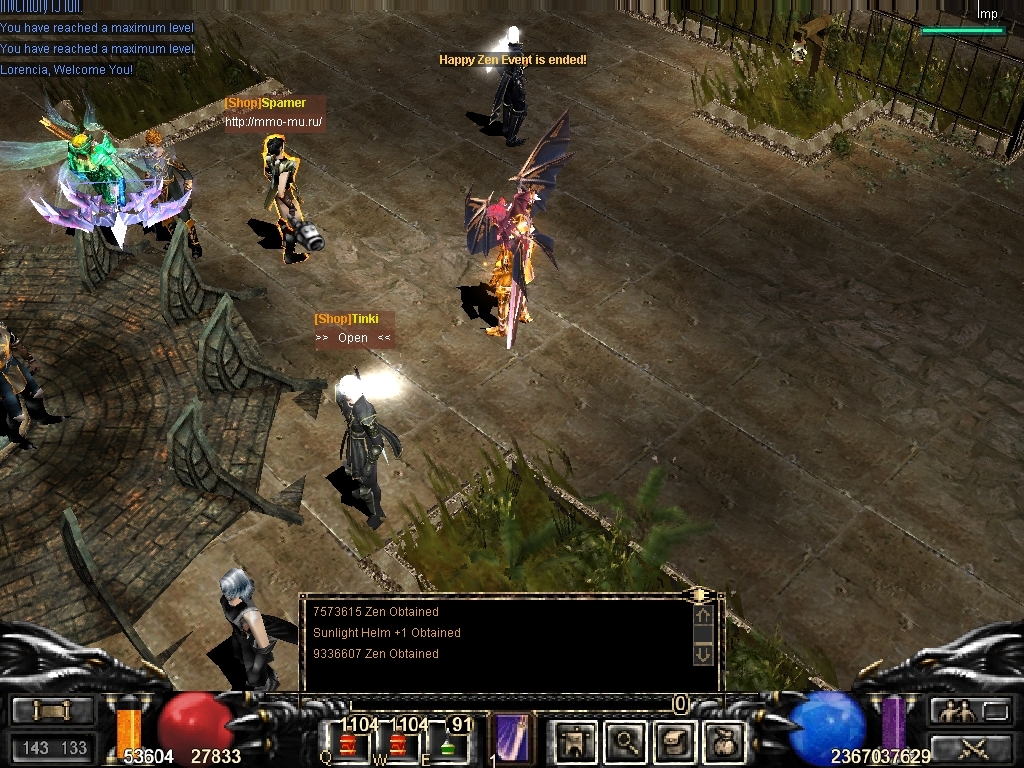The image size is (1024, 768).
Task: Open Tinki's shop via the Open label
Action: [353, 338]
